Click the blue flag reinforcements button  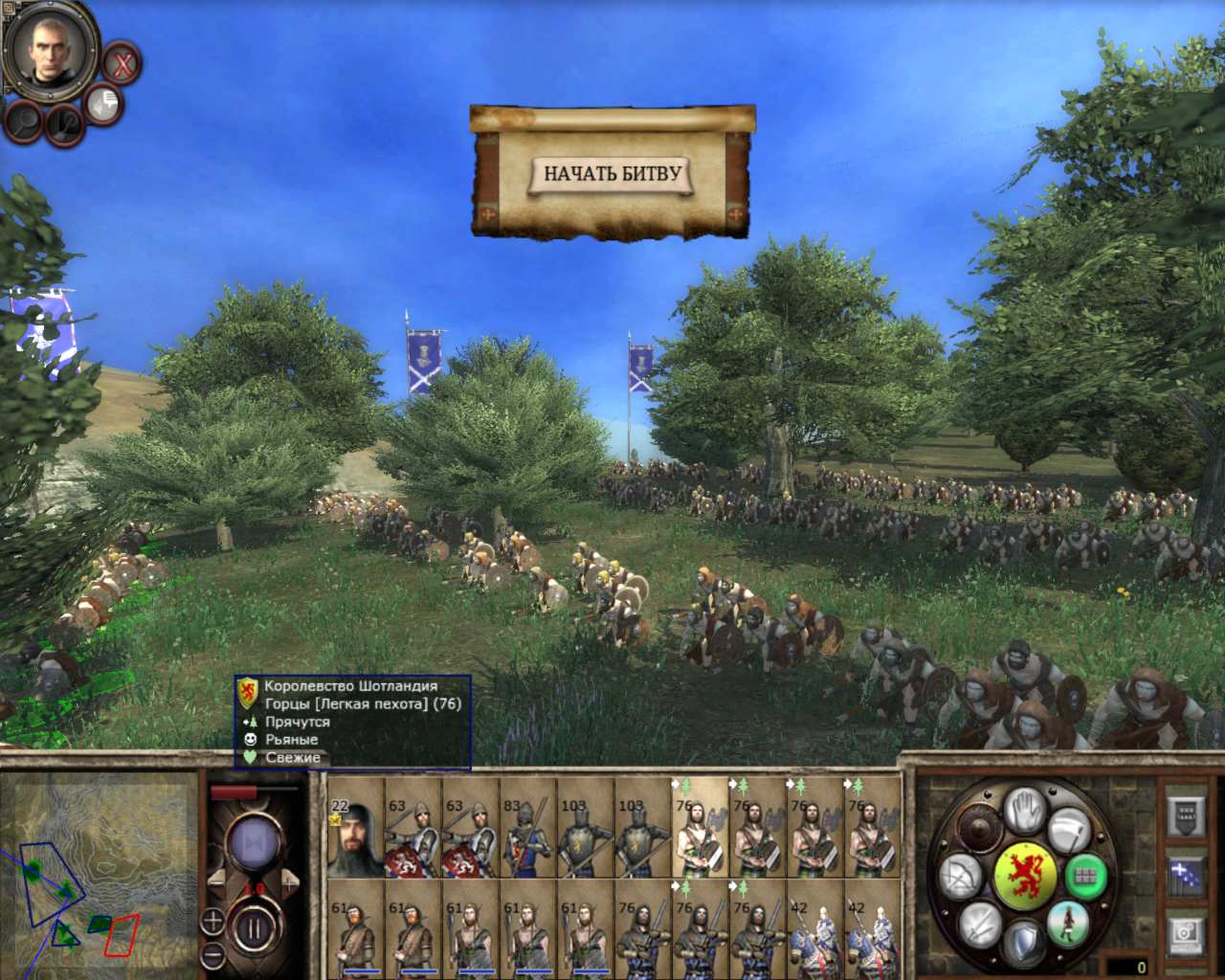[x=1186, y=876]
